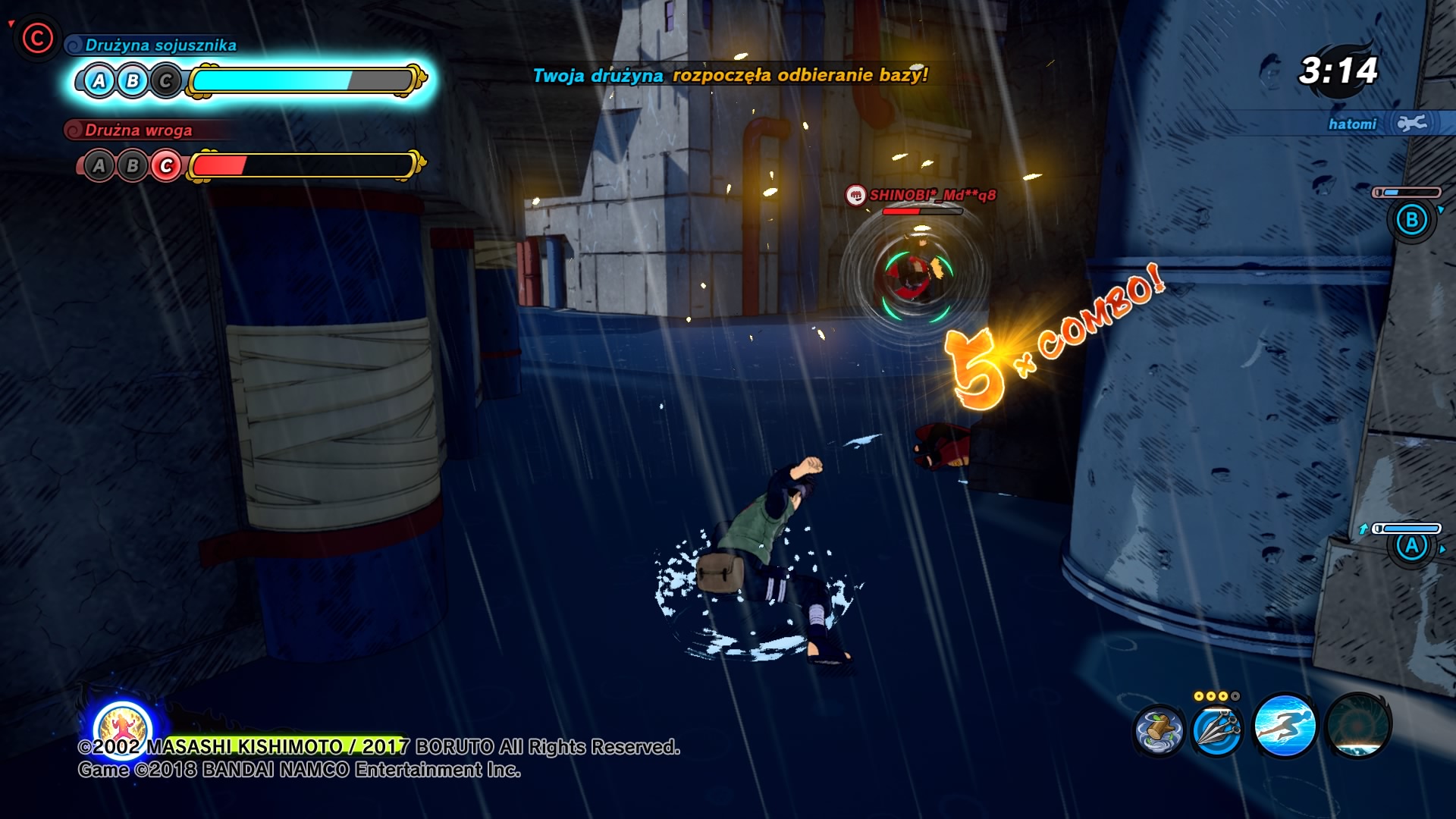Viewport: 1456px width, 819px height.
Task: Click ally team's grey base C icon
Action: [166, 81]
